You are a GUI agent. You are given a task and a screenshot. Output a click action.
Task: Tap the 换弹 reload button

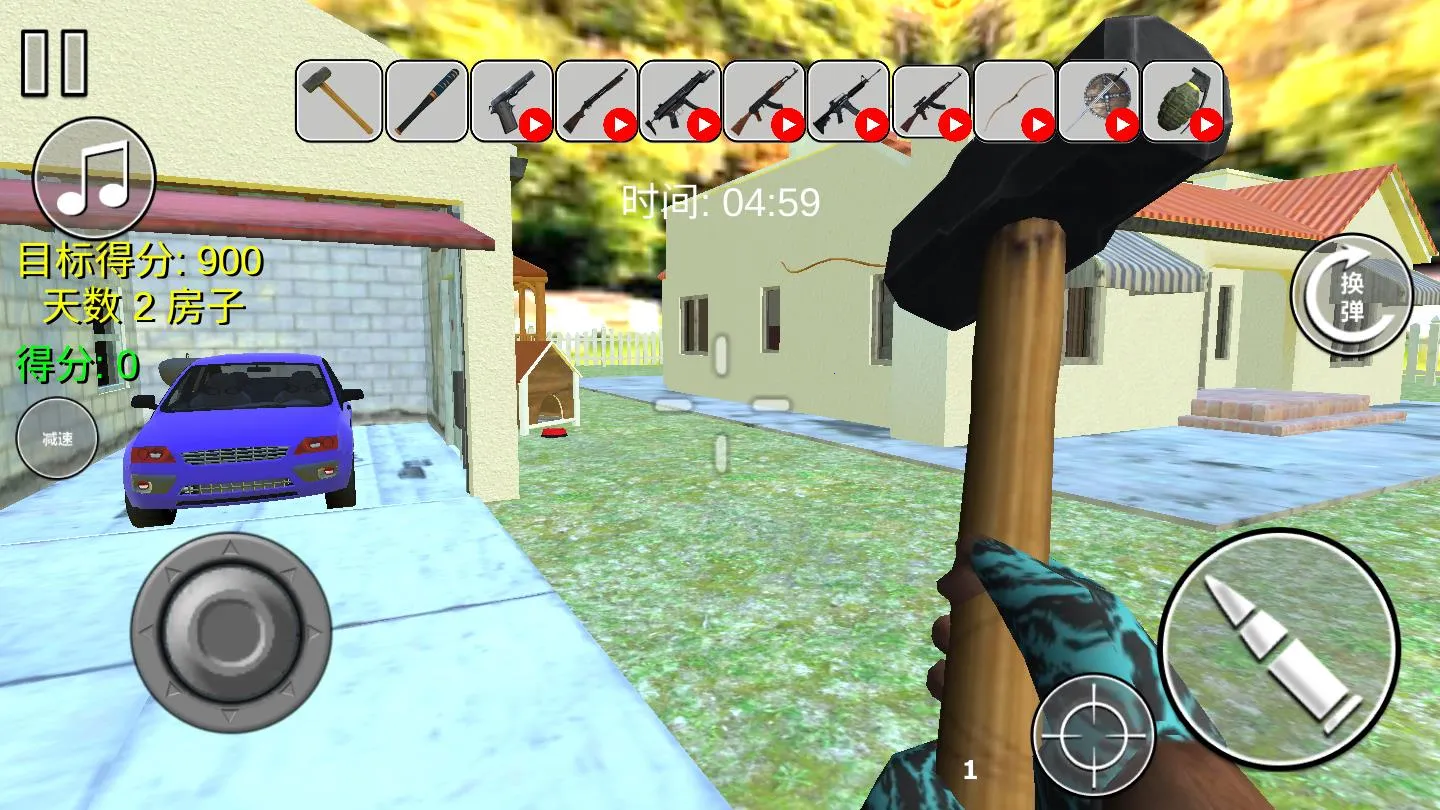click(1351, 296)
